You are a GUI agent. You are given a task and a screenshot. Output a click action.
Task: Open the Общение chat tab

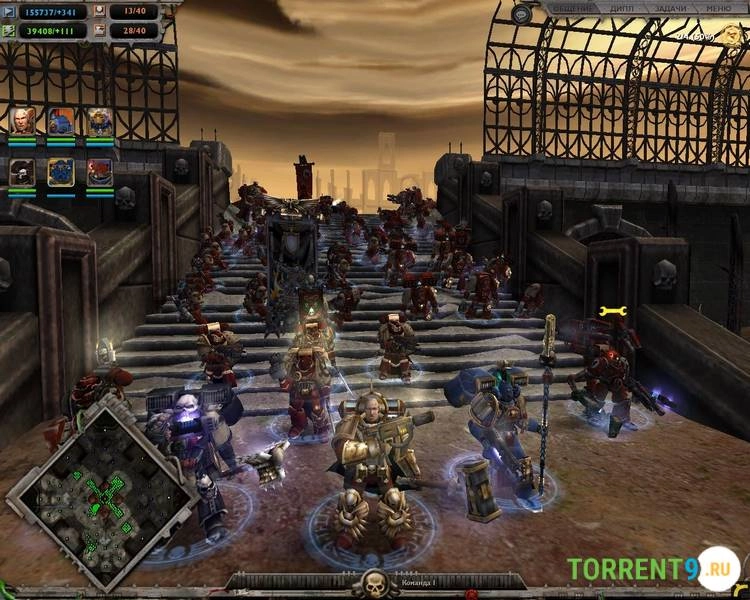[571, 9]
